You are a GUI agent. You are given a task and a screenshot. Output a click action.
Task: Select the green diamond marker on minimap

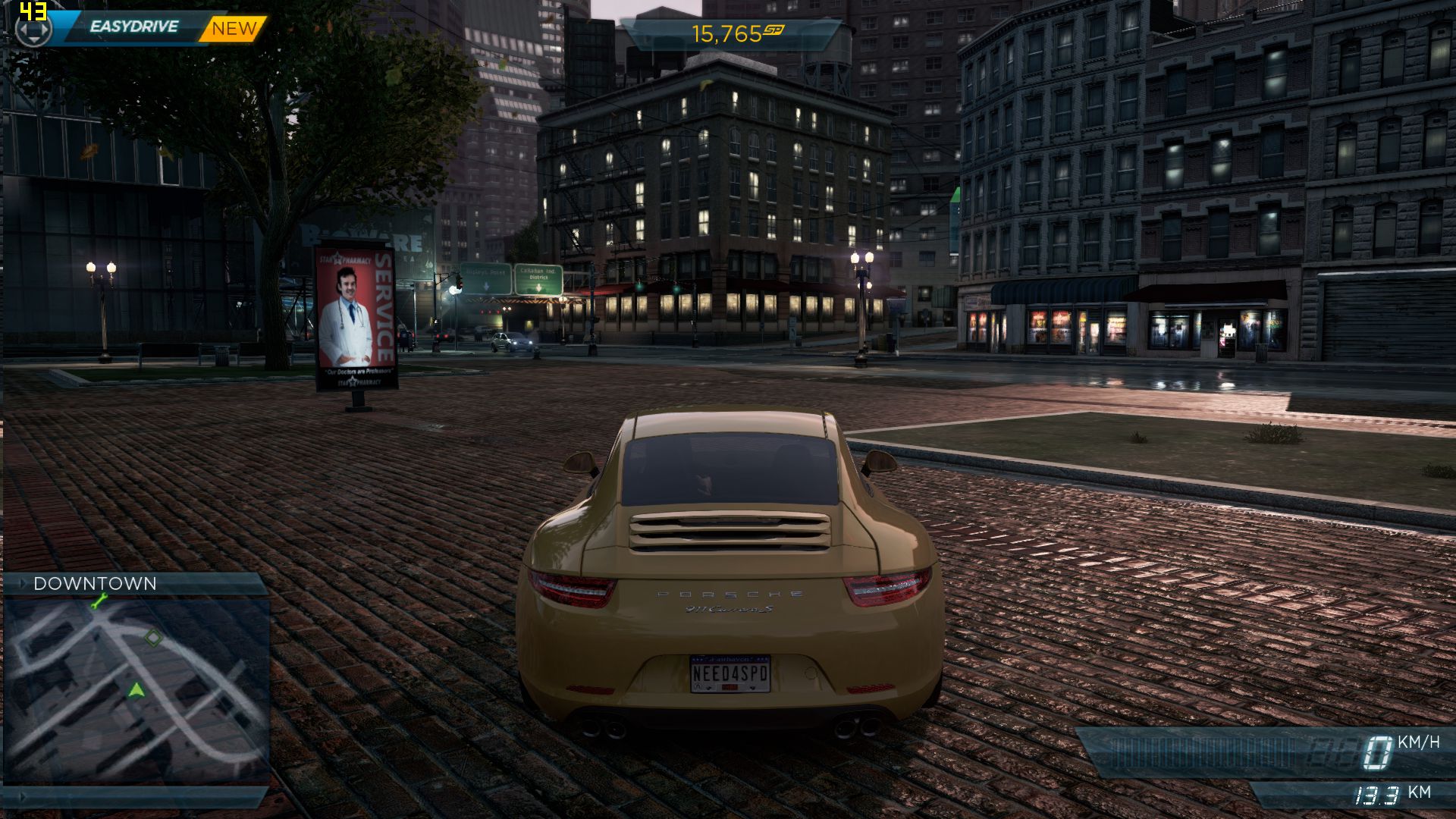pyautogui.click(x=153, y=638)
